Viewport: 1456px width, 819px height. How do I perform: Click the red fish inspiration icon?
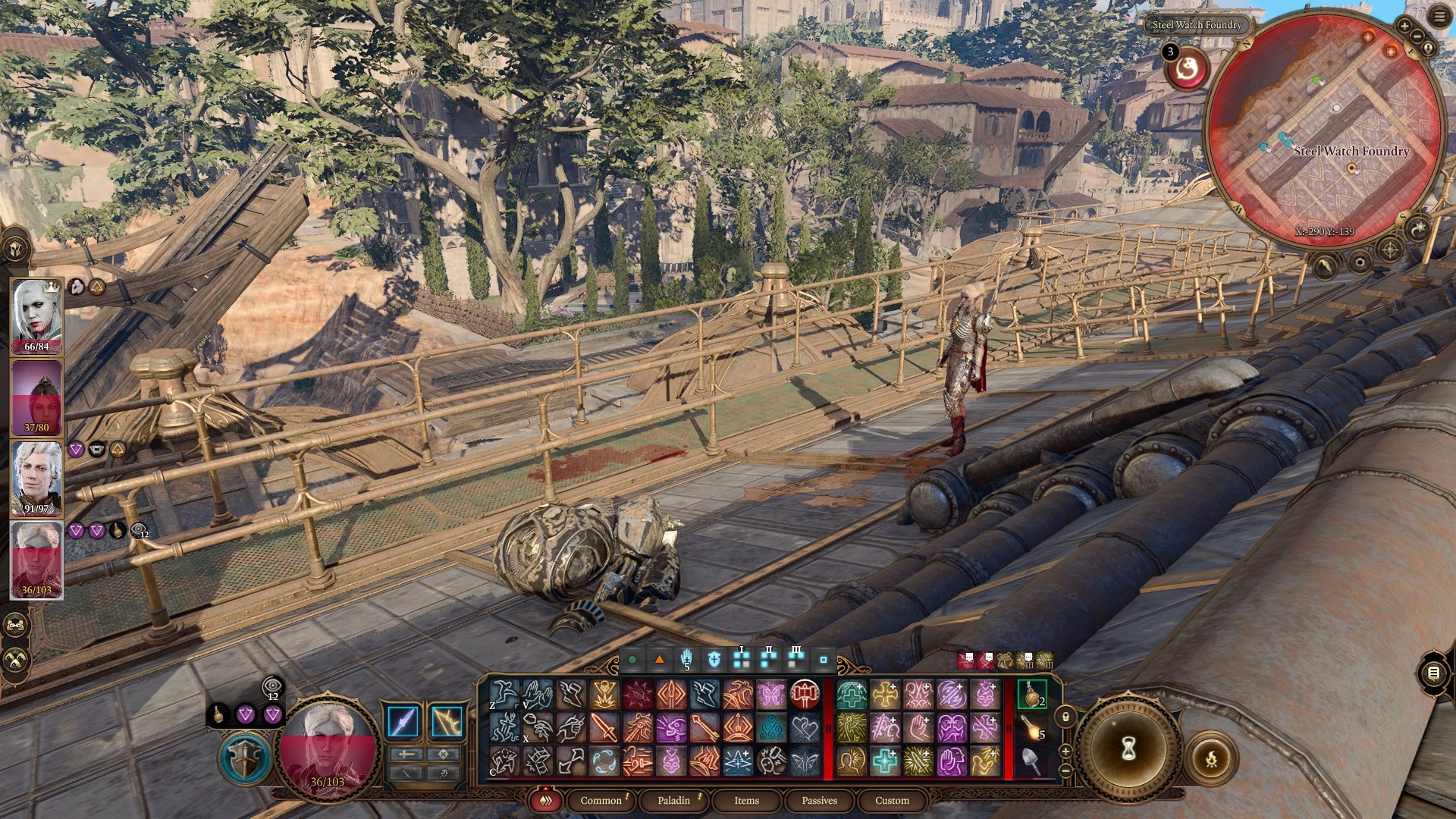point(1187,70)
